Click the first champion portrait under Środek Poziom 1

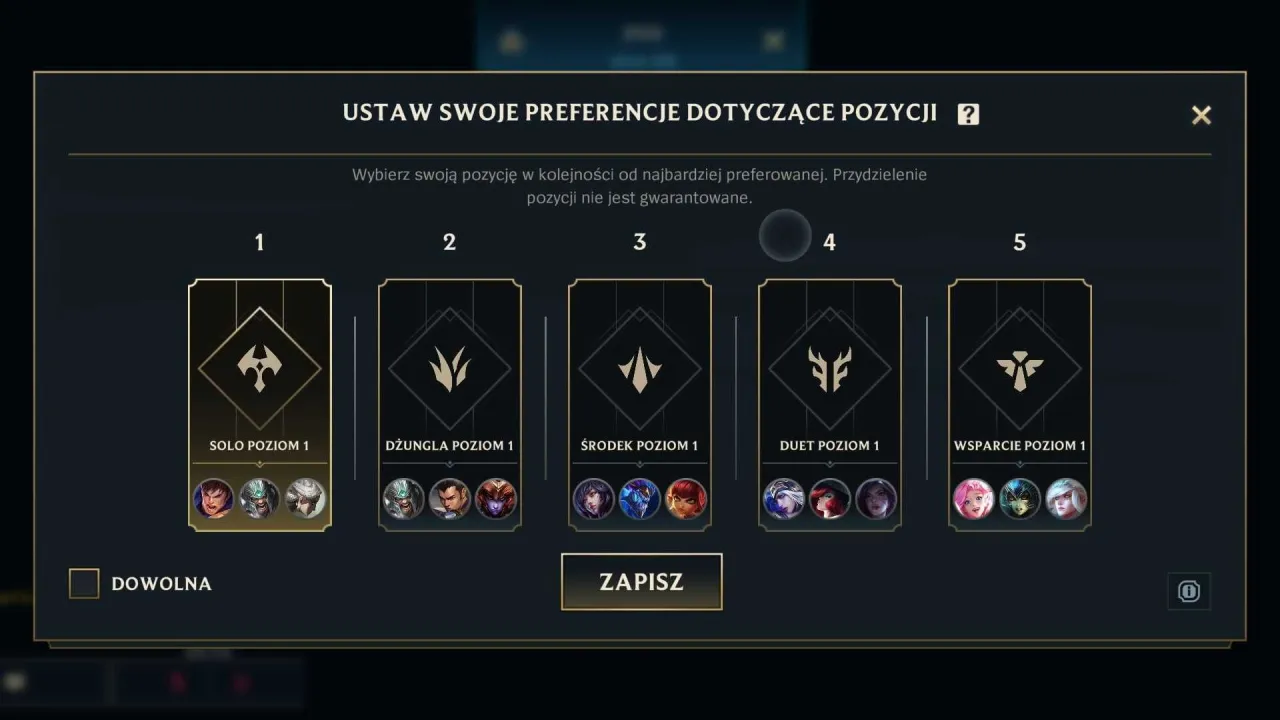(594, 499)
